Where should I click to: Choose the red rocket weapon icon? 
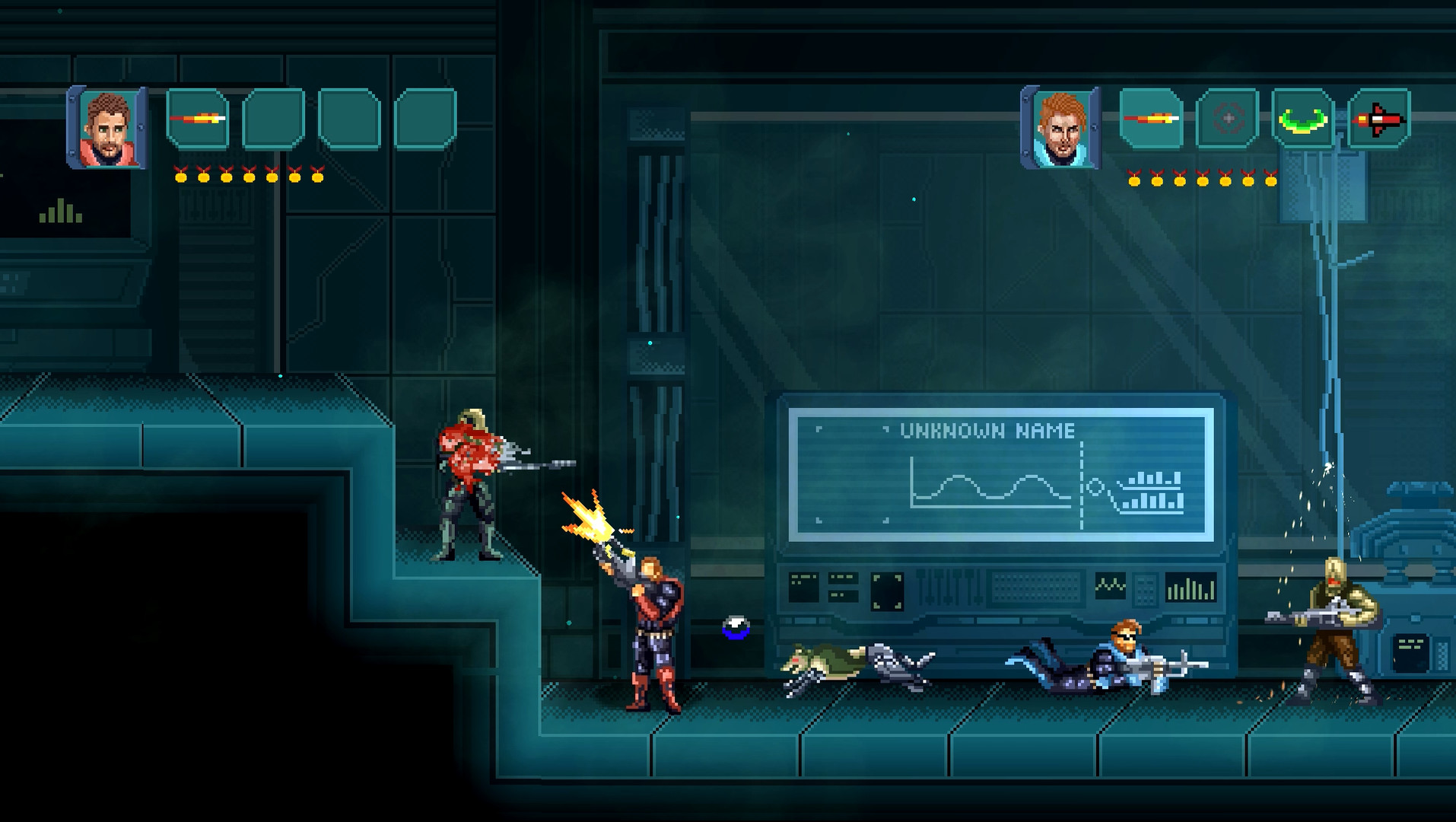[1380, 119]
